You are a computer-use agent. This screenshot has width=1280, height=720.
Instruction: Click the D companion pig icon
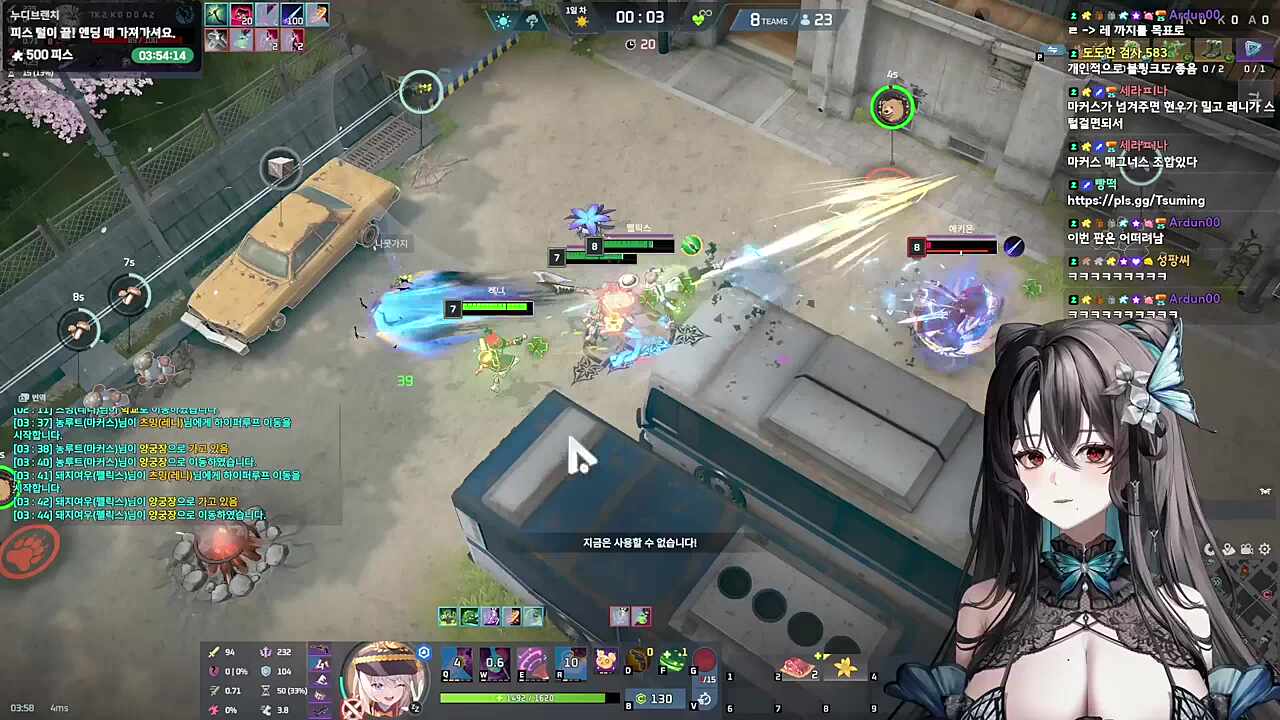(605, 662)
